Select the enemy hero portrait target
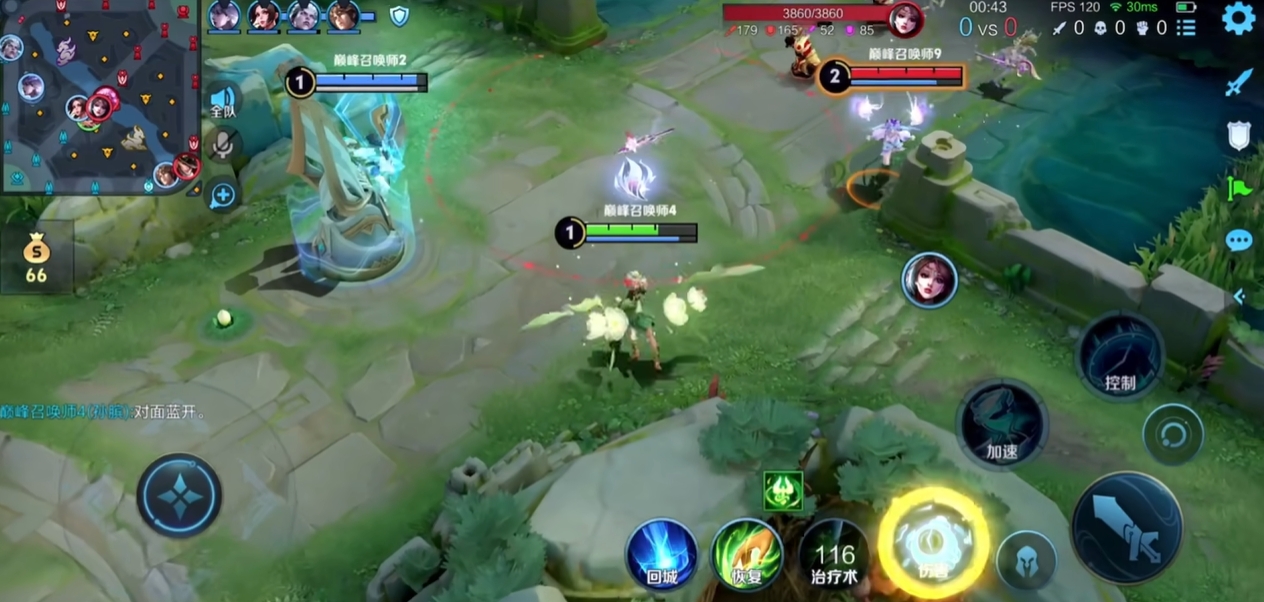This screenshot has width=1264, height=602. (929, 280)
